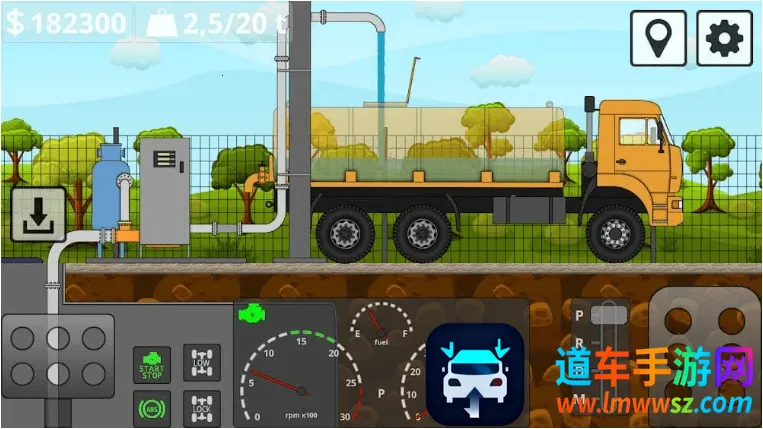Screen dimensions: 763x429
Task: Engage the differential LOCK button
Action: (x=204, y=408)
